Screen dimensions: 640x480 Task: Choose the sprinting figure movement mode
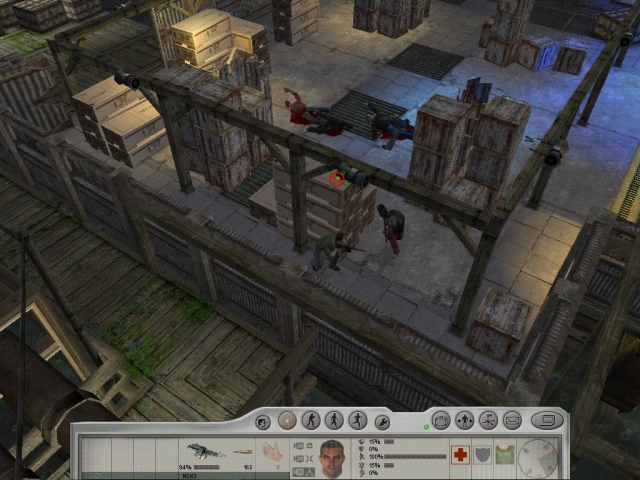point(358,421)
